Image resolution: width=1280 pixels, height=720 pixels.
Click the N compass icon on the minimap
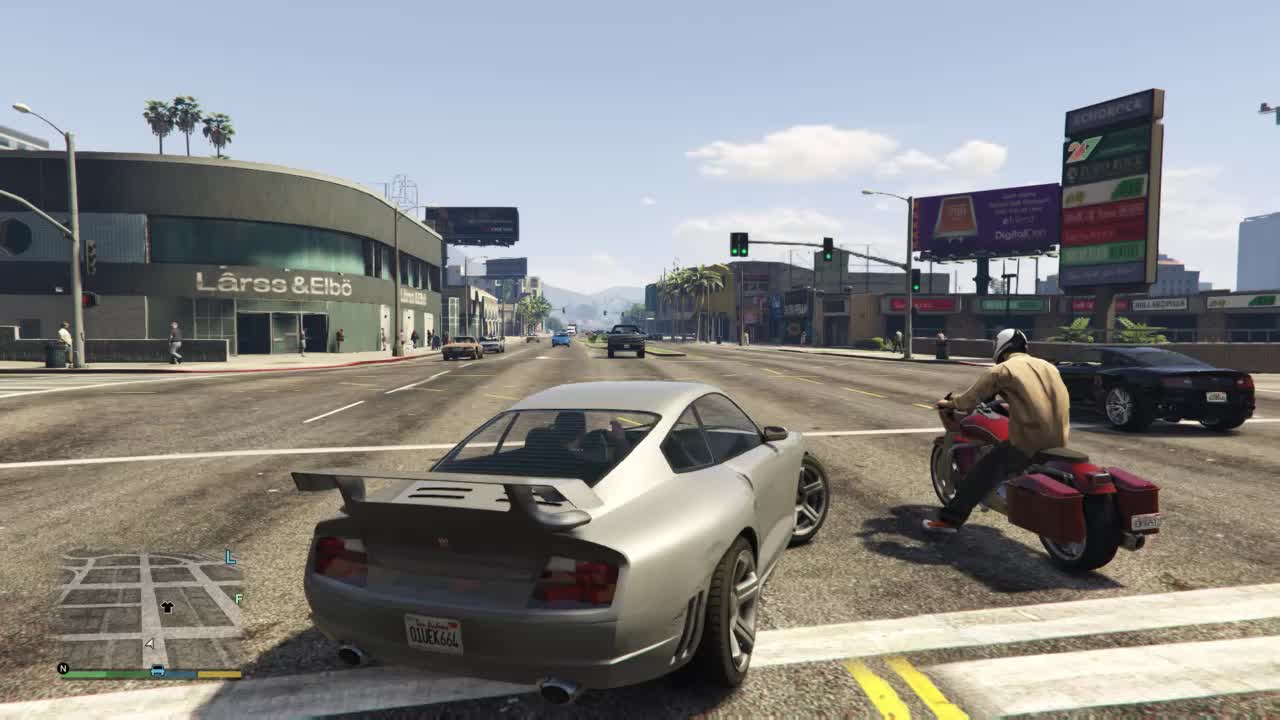[x=62, y=667]
